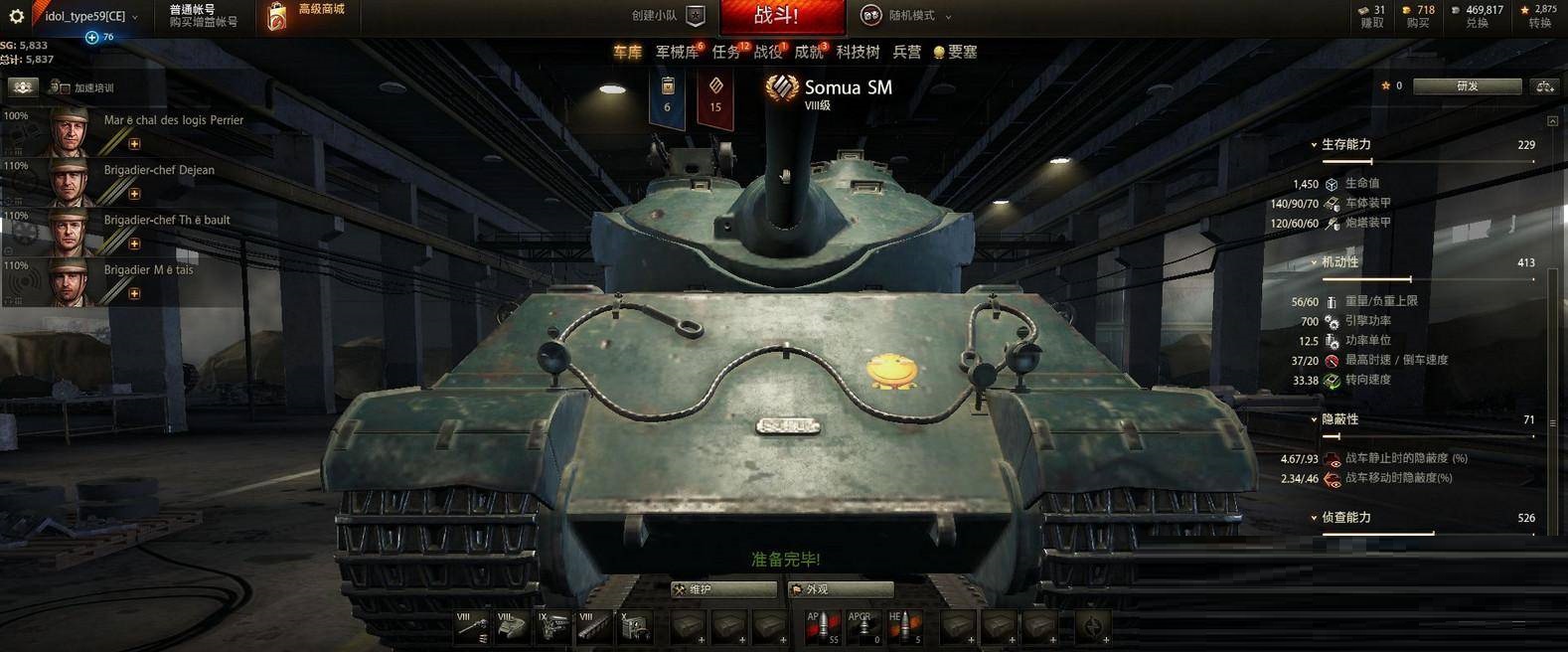Select crew member Maréchal des logis Perrier
This screenshot has height=652, width=1568.
[173, 120]
